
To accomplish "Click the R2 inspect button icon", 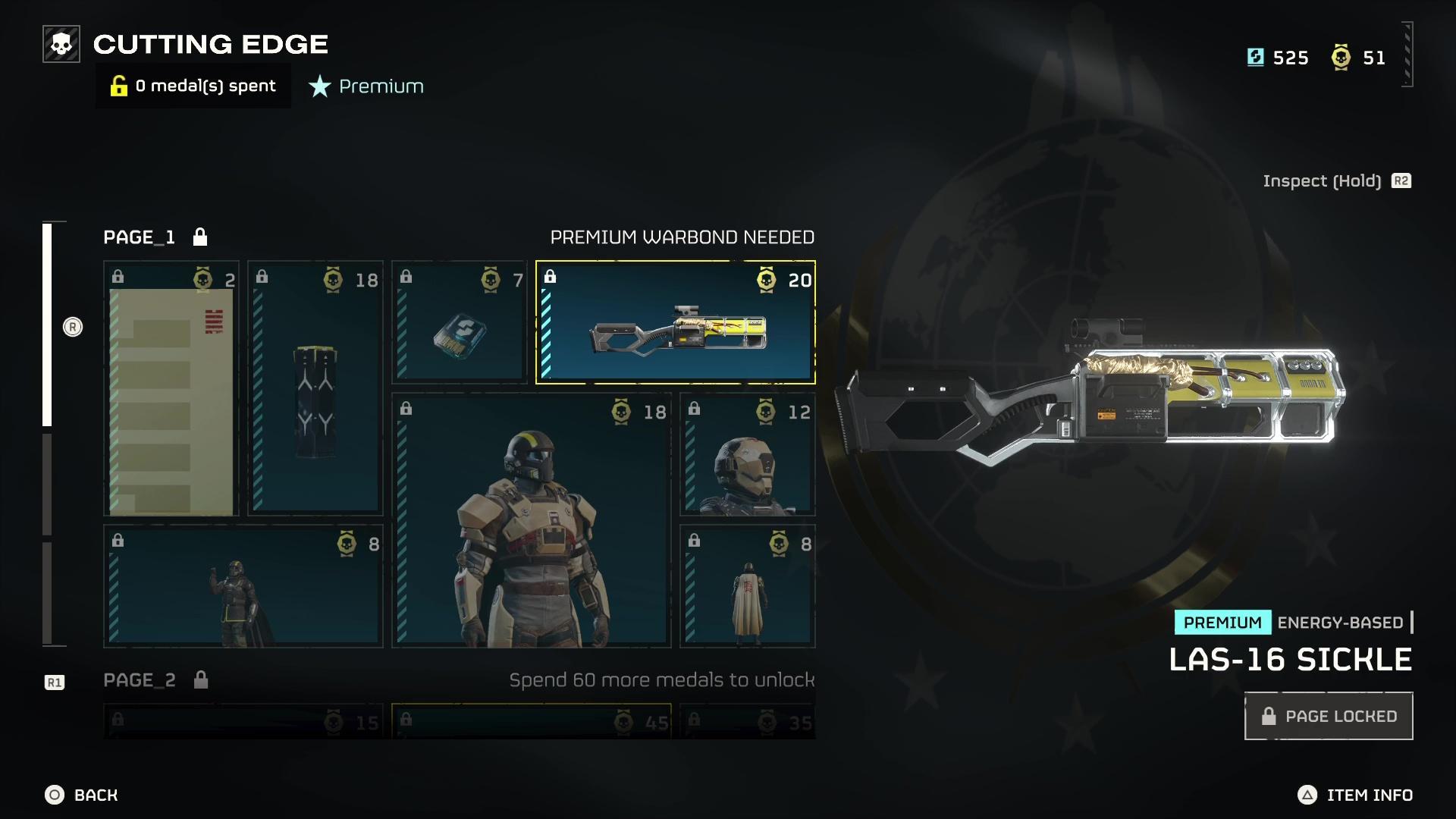I will (x=1401, y=180).
